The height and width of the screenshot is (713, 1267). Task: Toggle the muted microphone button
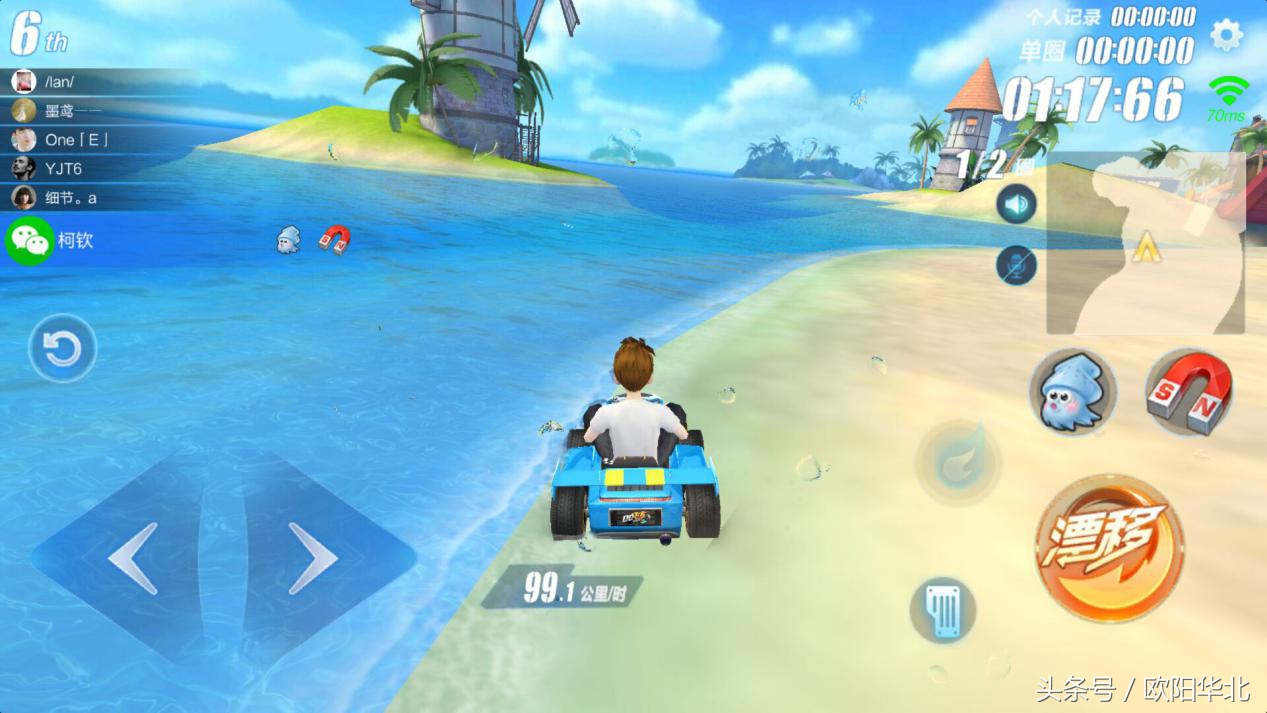1016,265
